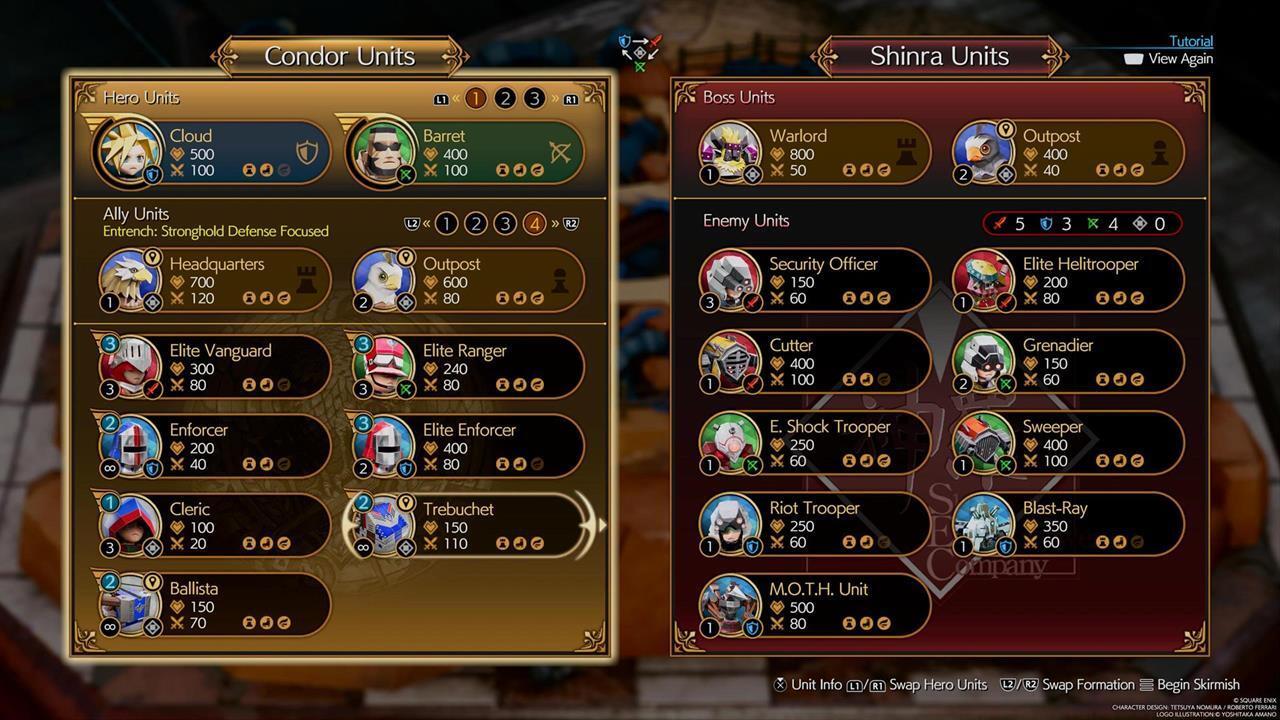Select formation number 1 in the Ally Units row
The height and width of the screenshot is (720, 1280).
(447, 222)
